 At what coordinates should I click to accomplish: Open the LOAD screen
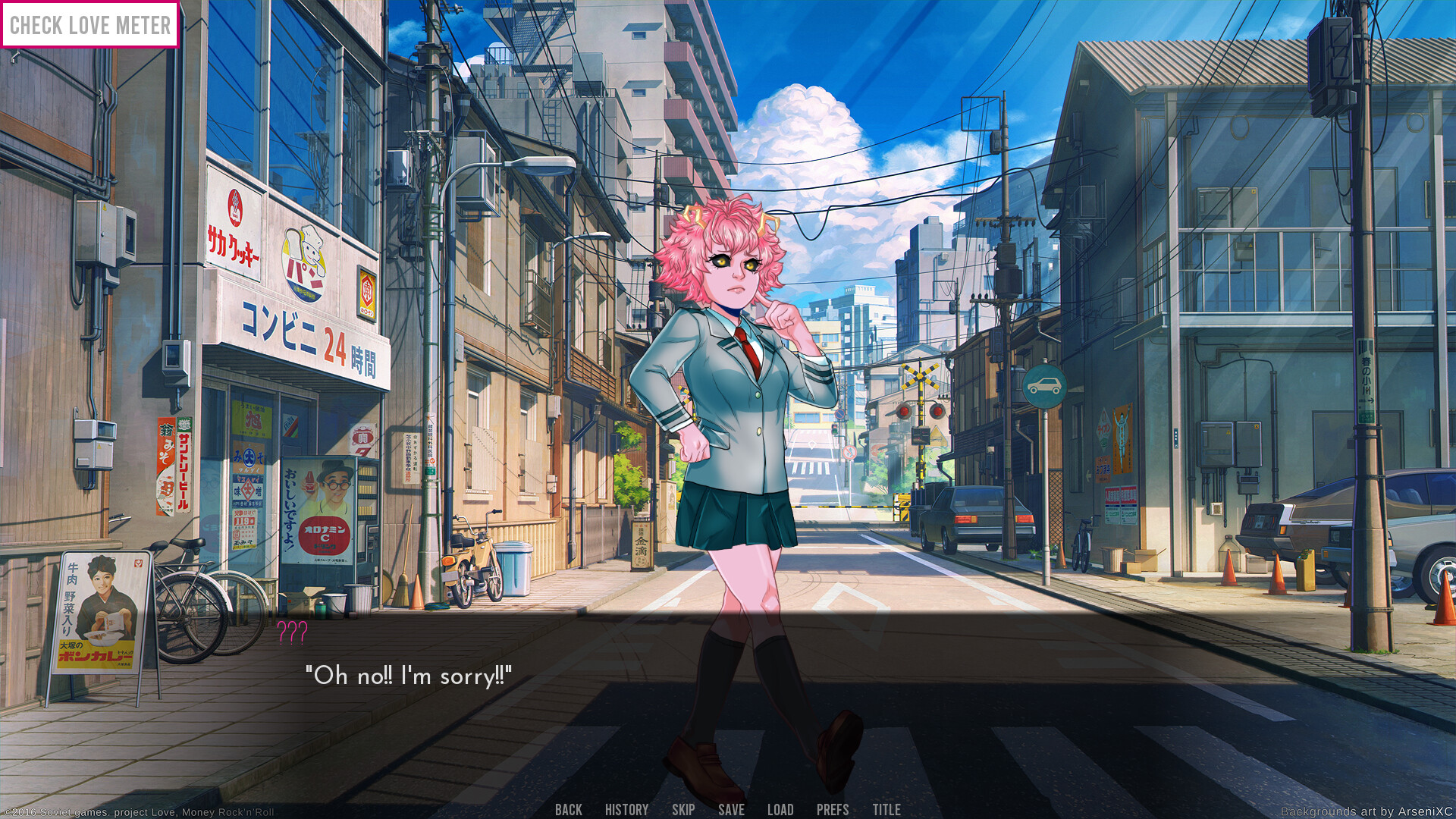[x=780, y=809]
